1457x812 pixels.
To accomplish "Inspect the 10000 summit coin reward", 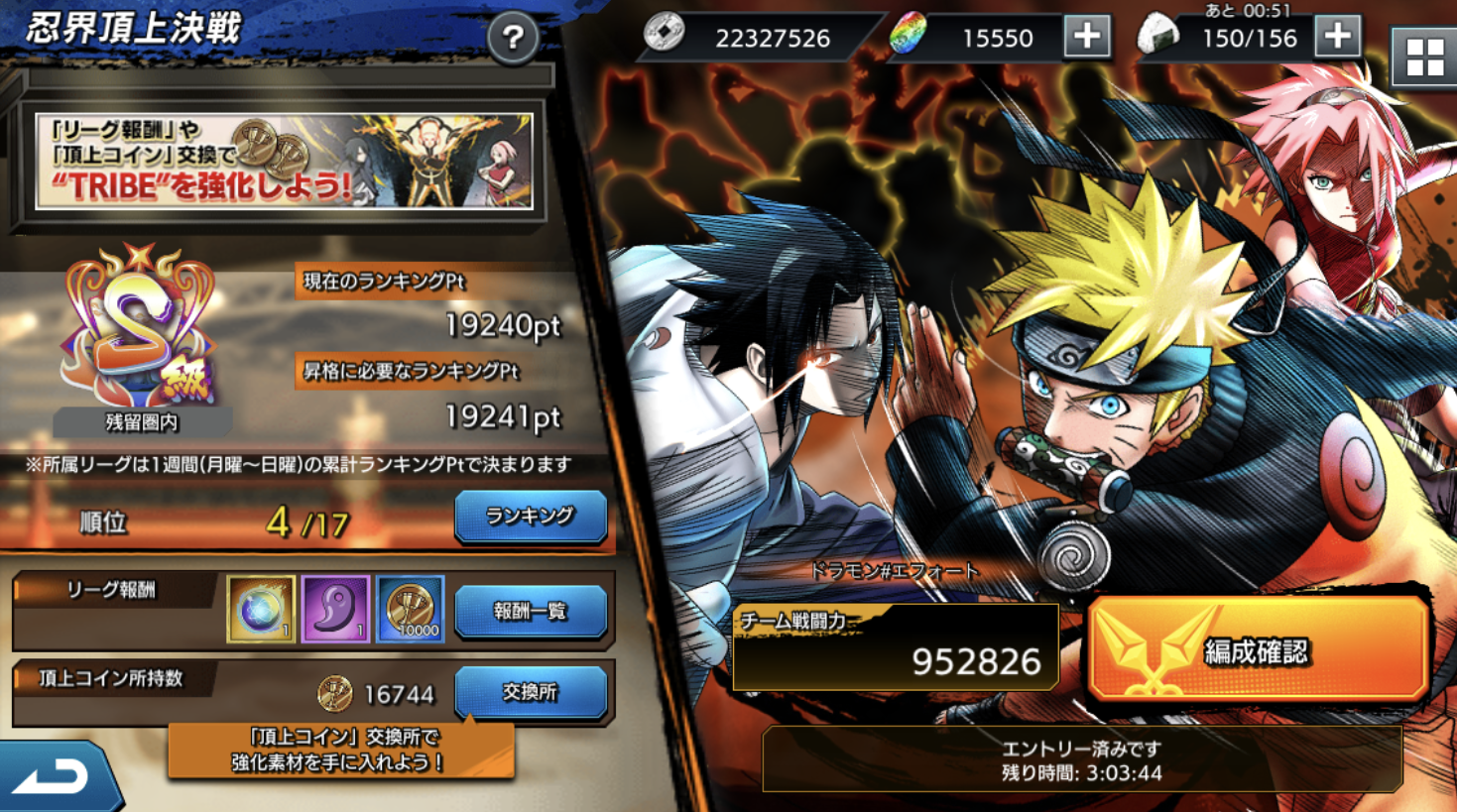I will click(x=410, y=609).
